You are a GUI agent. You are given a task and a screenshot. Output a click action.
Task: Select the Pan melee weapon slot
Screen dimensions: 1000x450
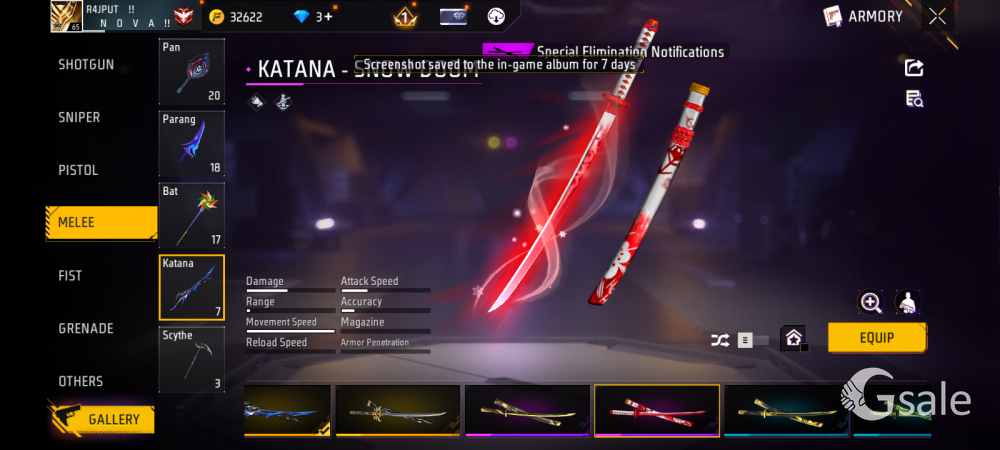pos(192,72)
